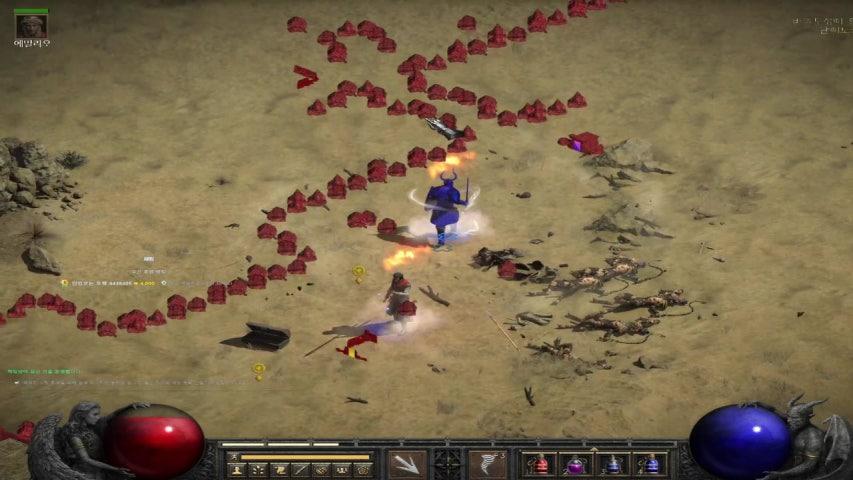Toggle run/walk icon beside stamina bar

click(234, 456)
